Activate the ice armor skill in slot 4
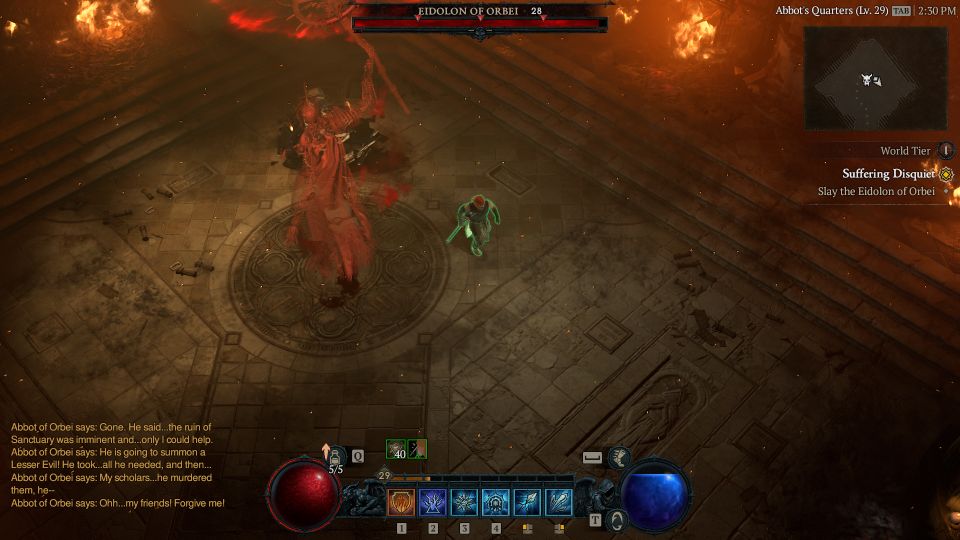The image size is (960, 540). click(496, 502)
